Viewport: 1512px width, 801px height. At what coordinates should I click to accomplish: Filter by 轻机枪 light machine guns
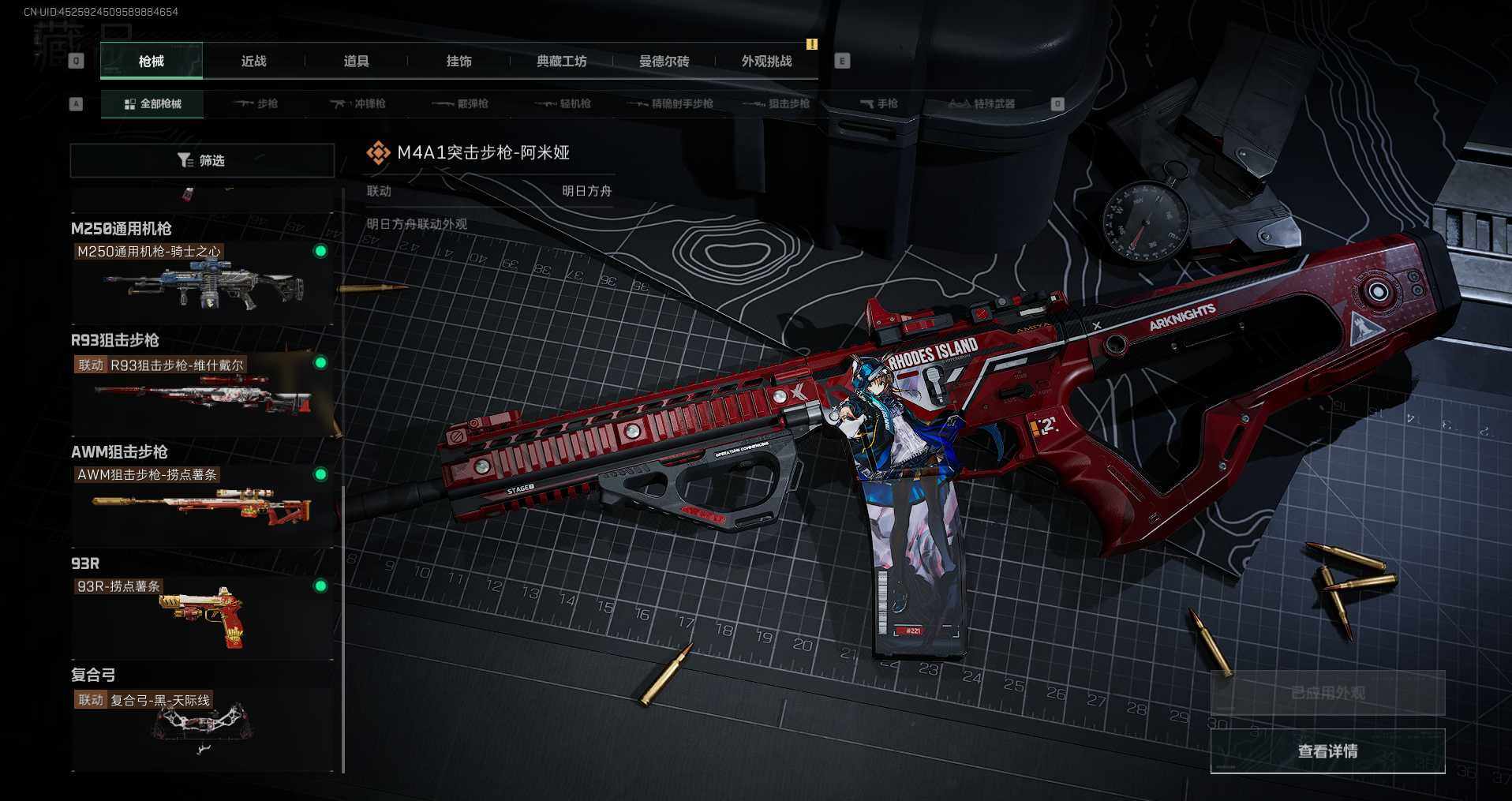[x=564, y=104]
